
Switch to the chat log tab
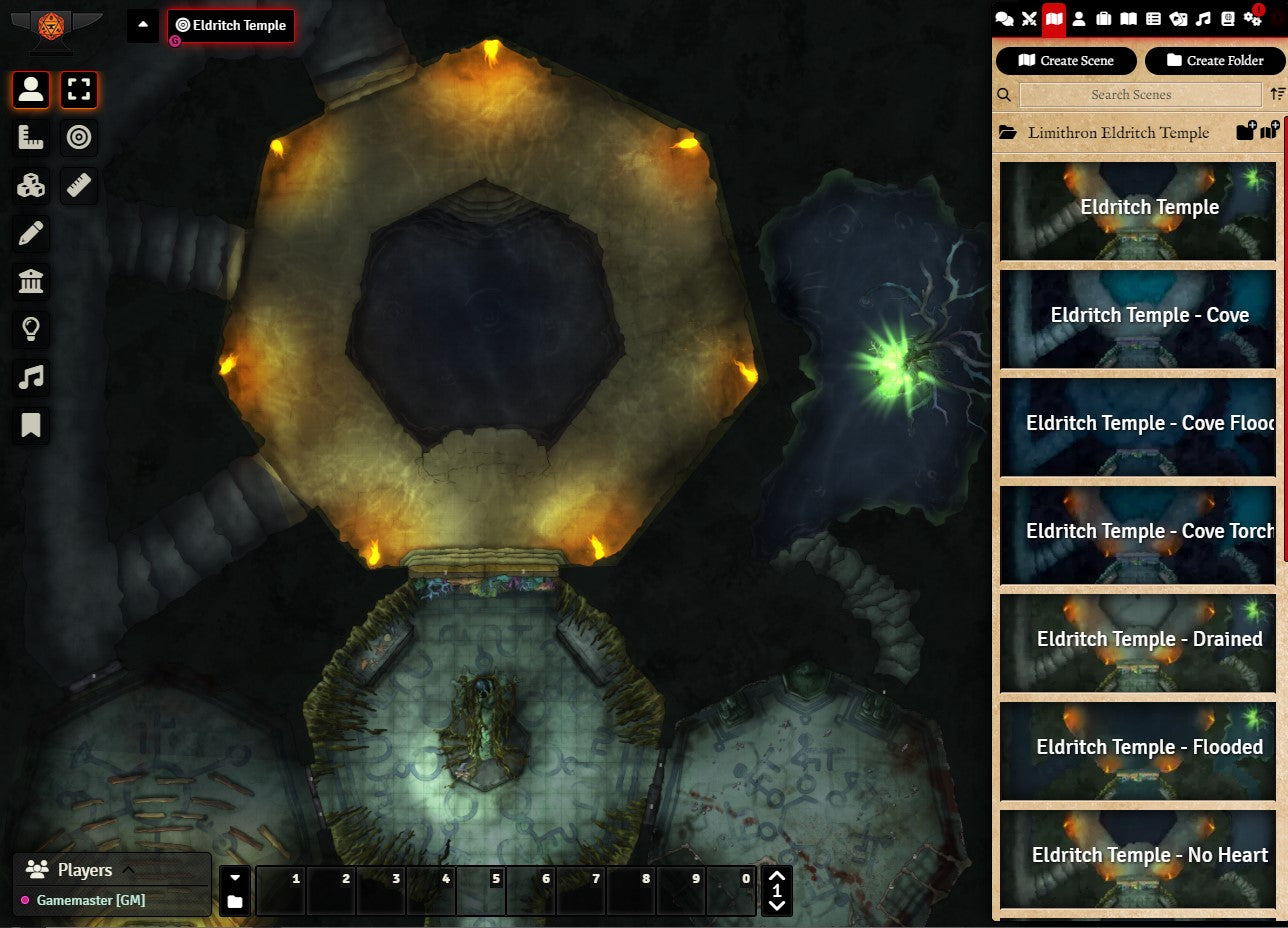[1004, 19]
